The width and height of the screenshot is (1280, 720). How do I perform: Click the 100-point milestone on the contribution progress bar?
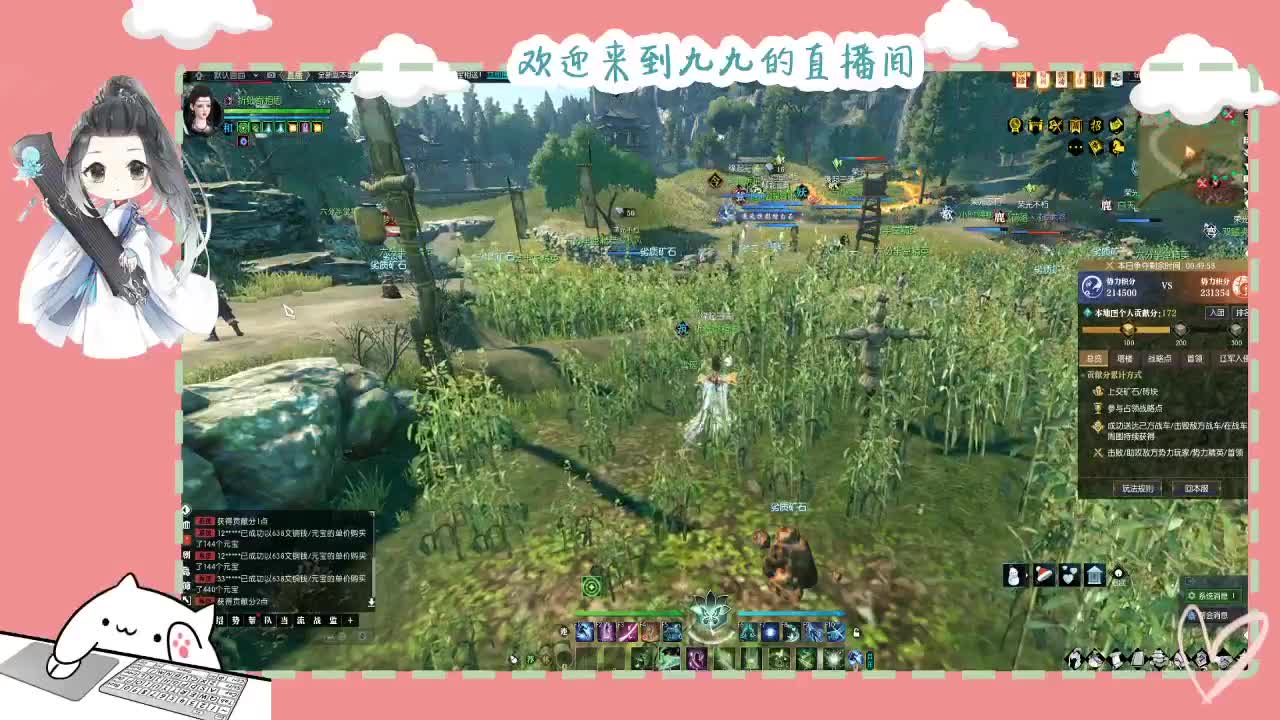pos(1128,331)
